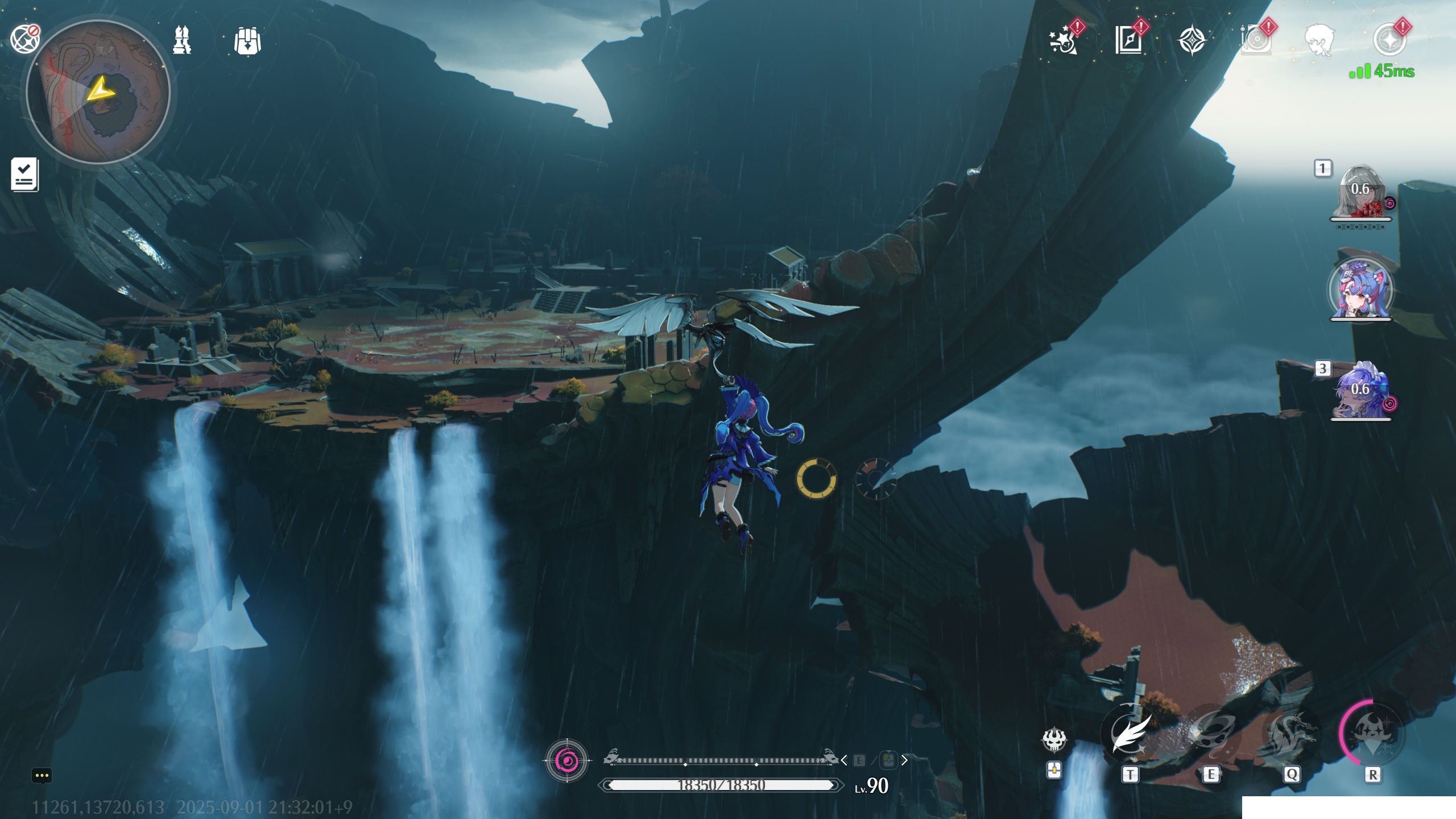Screen dimensions: 1456x819
Task: Select the active blue-haired character portrait
Action: click(x=1360, y=290)
